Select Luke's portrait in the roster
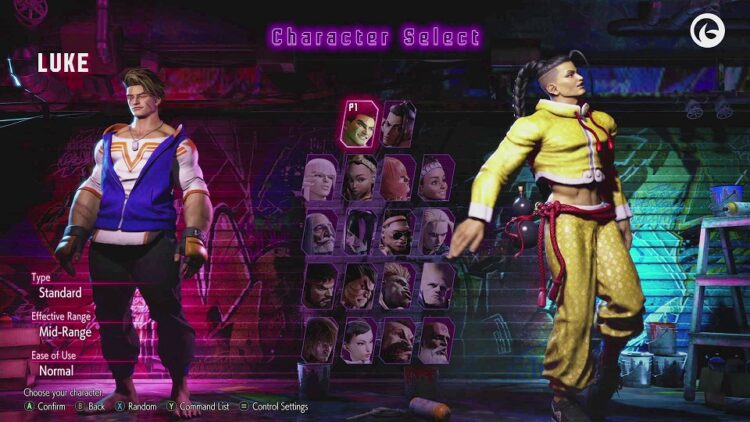 point(360,124)
